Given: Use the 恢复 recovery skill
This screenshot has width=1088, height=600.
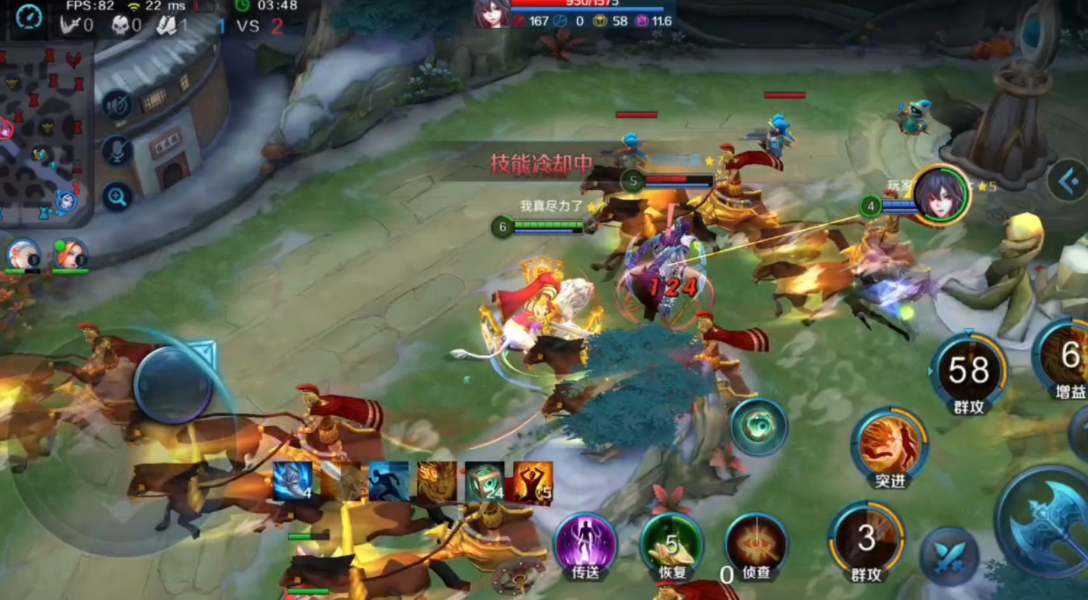Looking at the screenshot, I should tap(671, 543).
